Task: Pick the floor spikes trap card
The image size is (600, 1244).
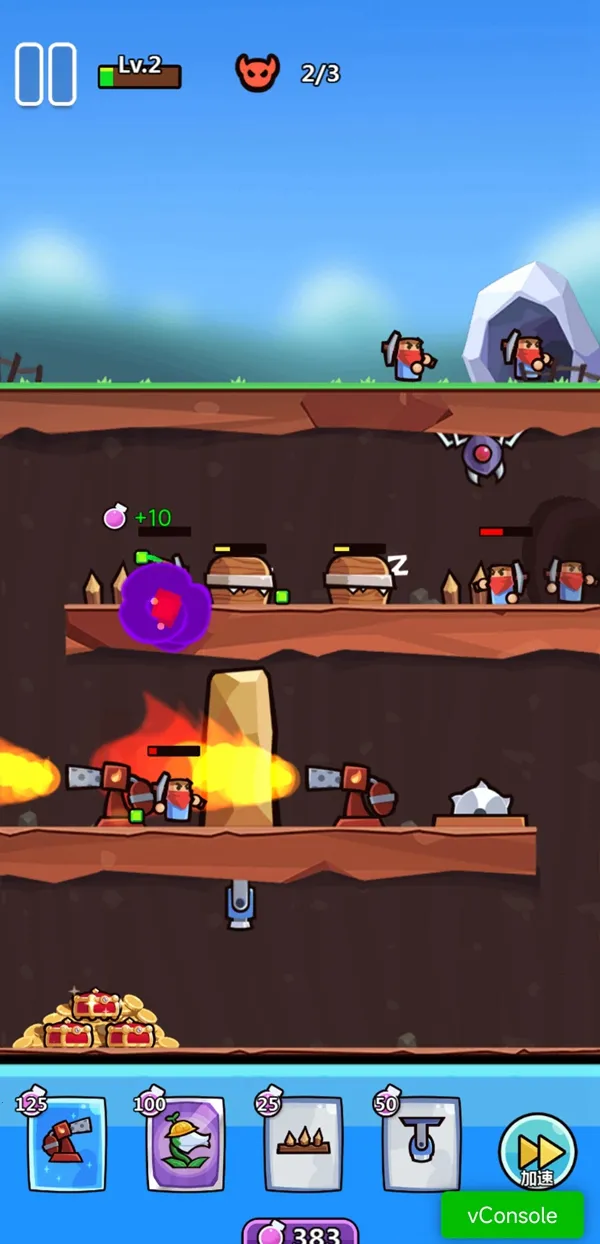Action: tap(303, 1143)
